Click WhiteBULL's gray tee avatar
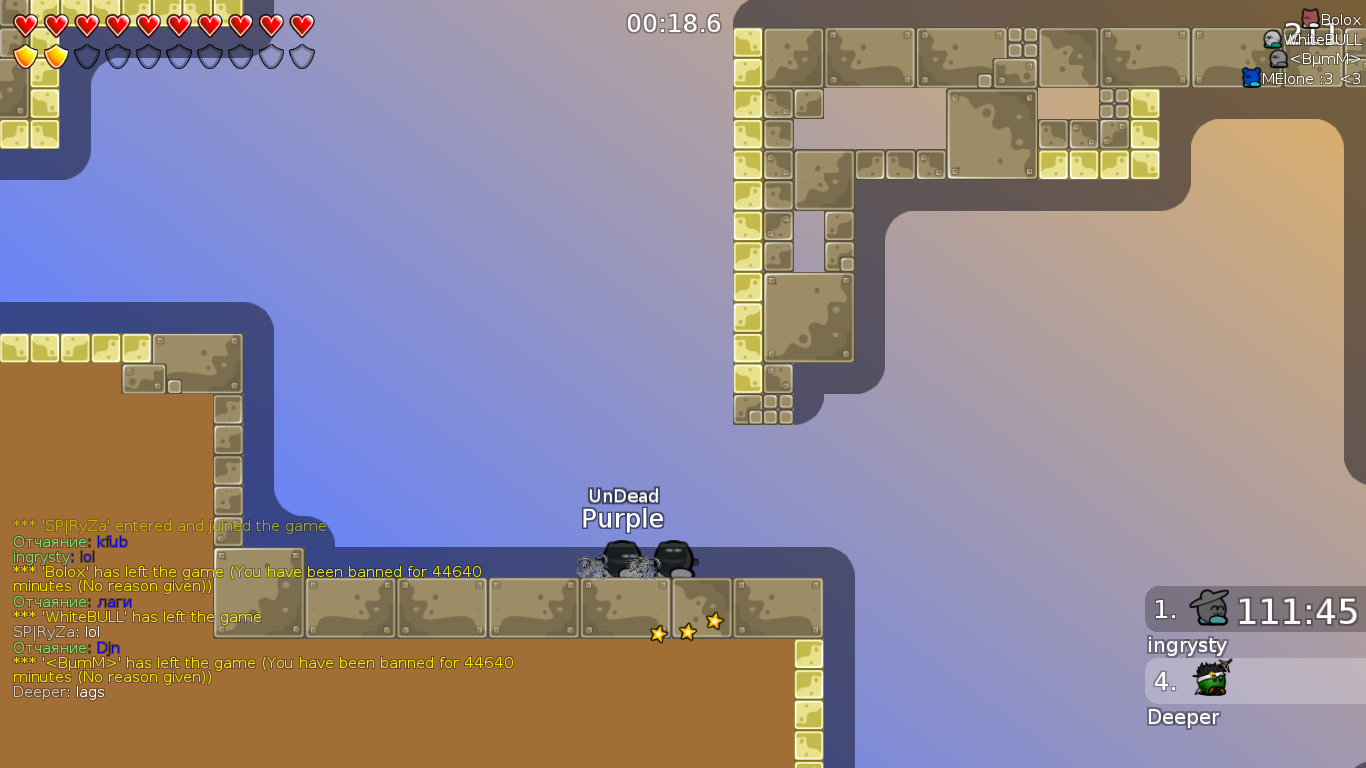This screenshot has width=1366, height=768. (x=1273, y=40)
